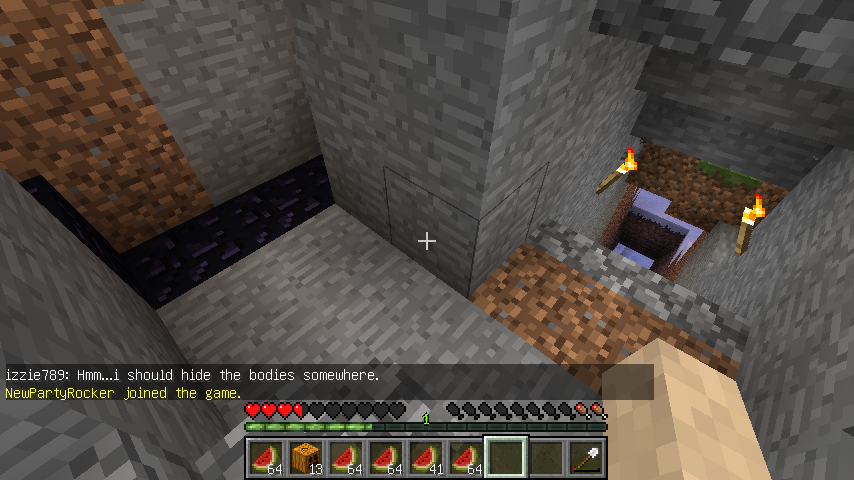Choose the first melon slice hotbar slot
854x480 pixels.
point(265,458)
